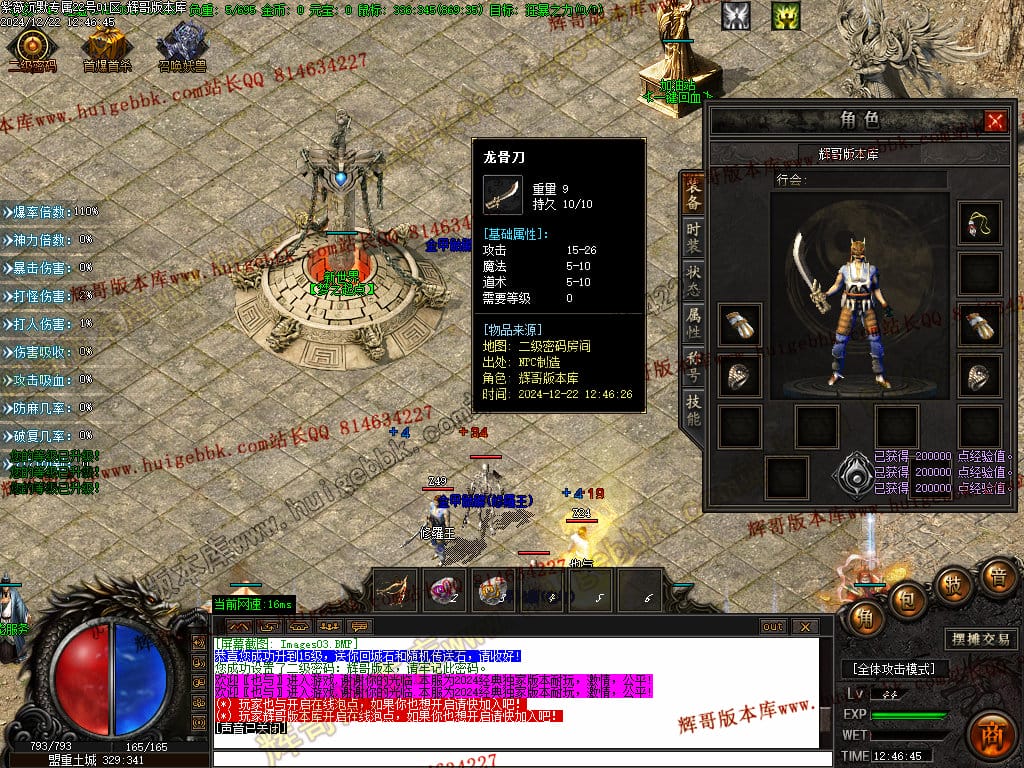The width and height of the screenshot is (1024, 768).
Task: Click the 召唤炎兽 summon beast icon
Action: pos(180,45)
